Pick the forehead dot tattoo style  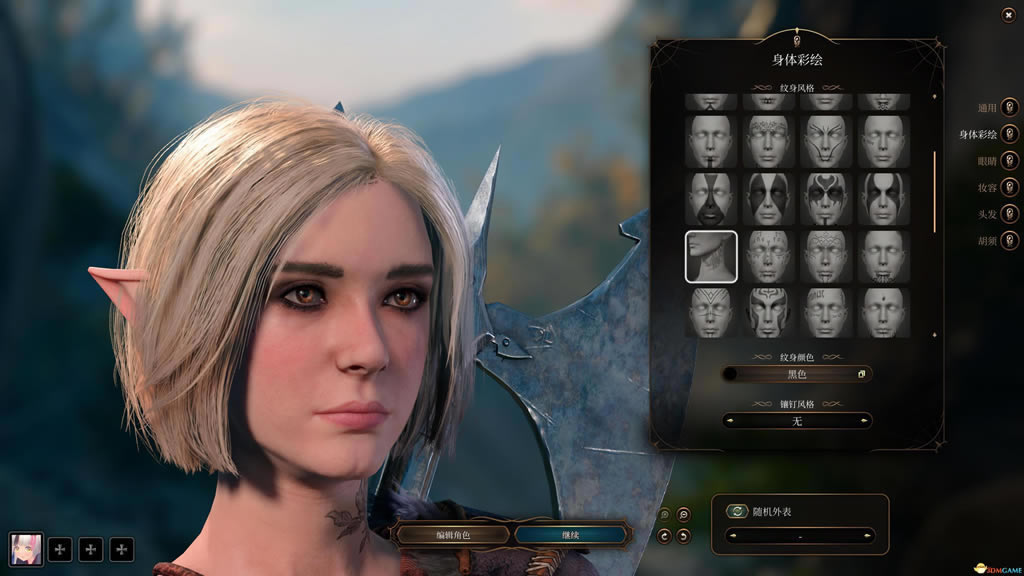pos(884,312)
